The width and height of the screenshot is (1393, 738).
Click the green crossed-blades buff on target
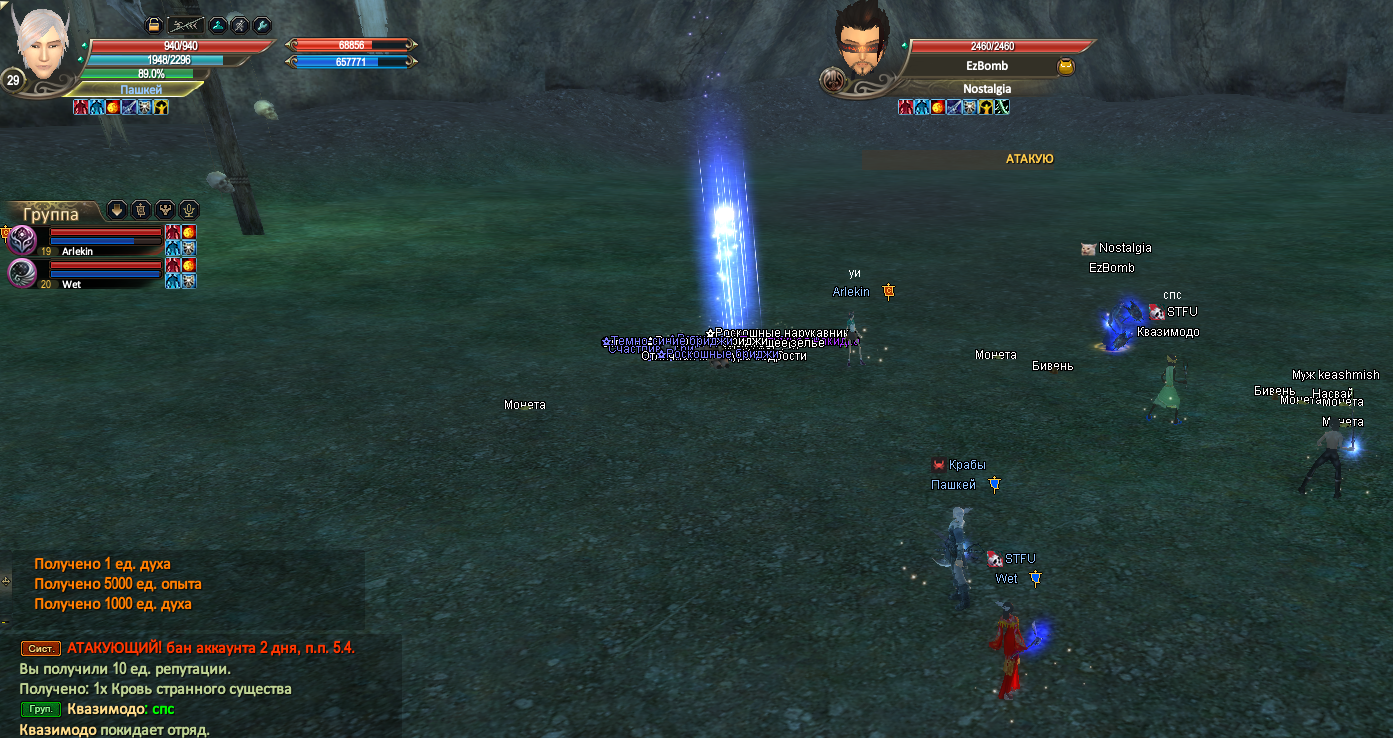click(x=1002, y=107)
